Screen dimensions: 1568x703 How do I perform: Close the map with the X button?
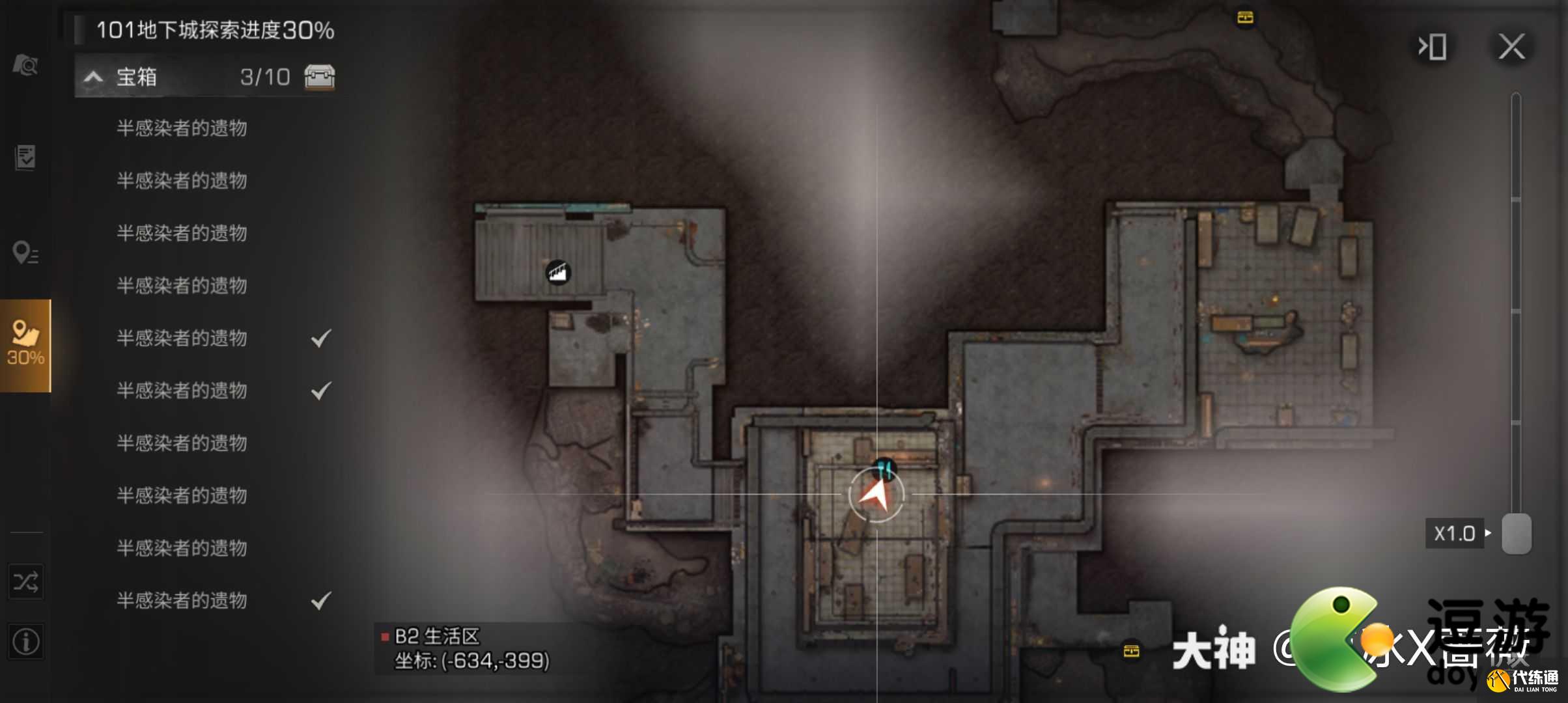coord(1511,47)
